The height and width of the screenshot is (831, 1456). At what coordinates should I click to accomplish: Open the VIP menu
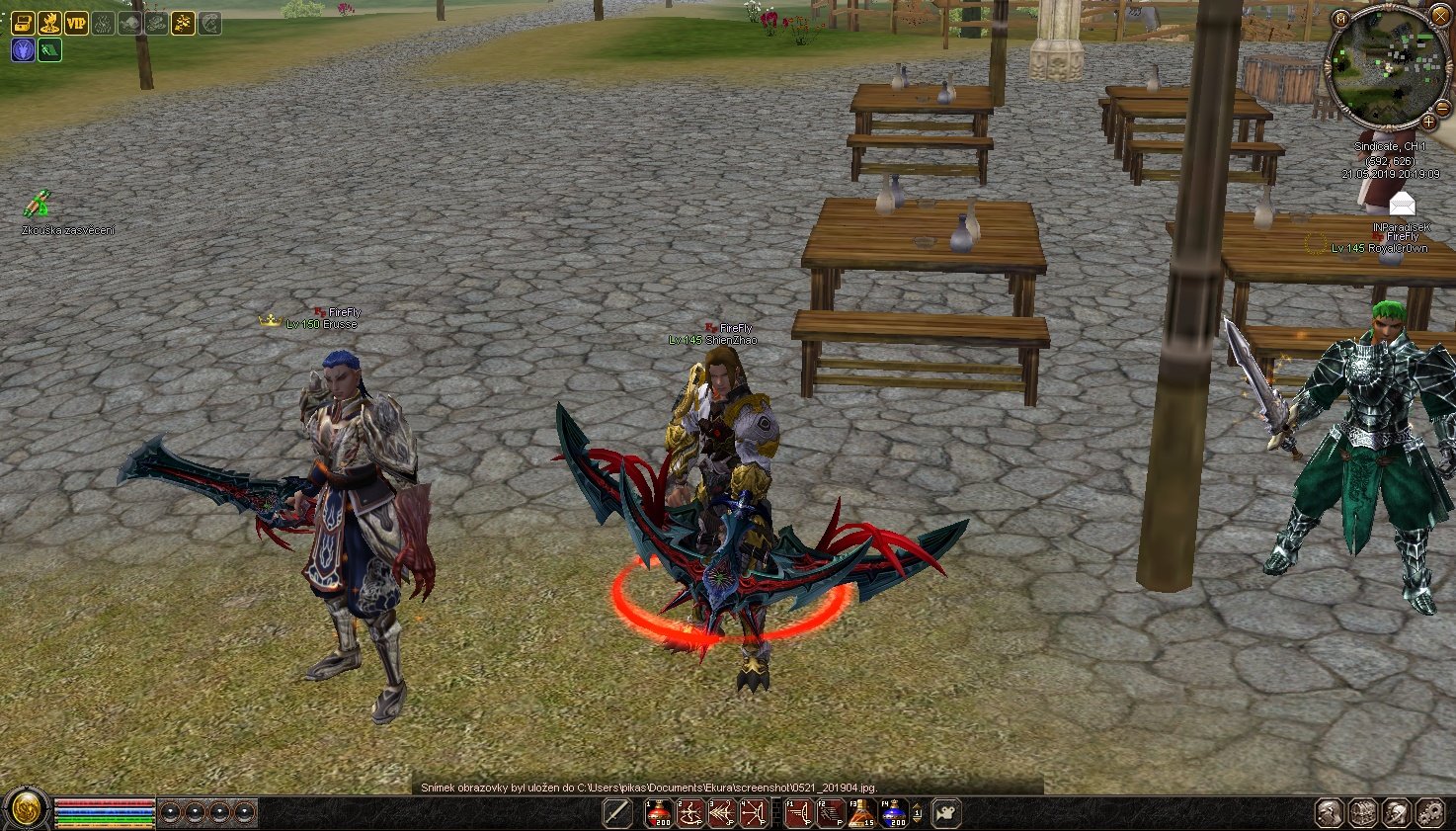coord(76,23)
